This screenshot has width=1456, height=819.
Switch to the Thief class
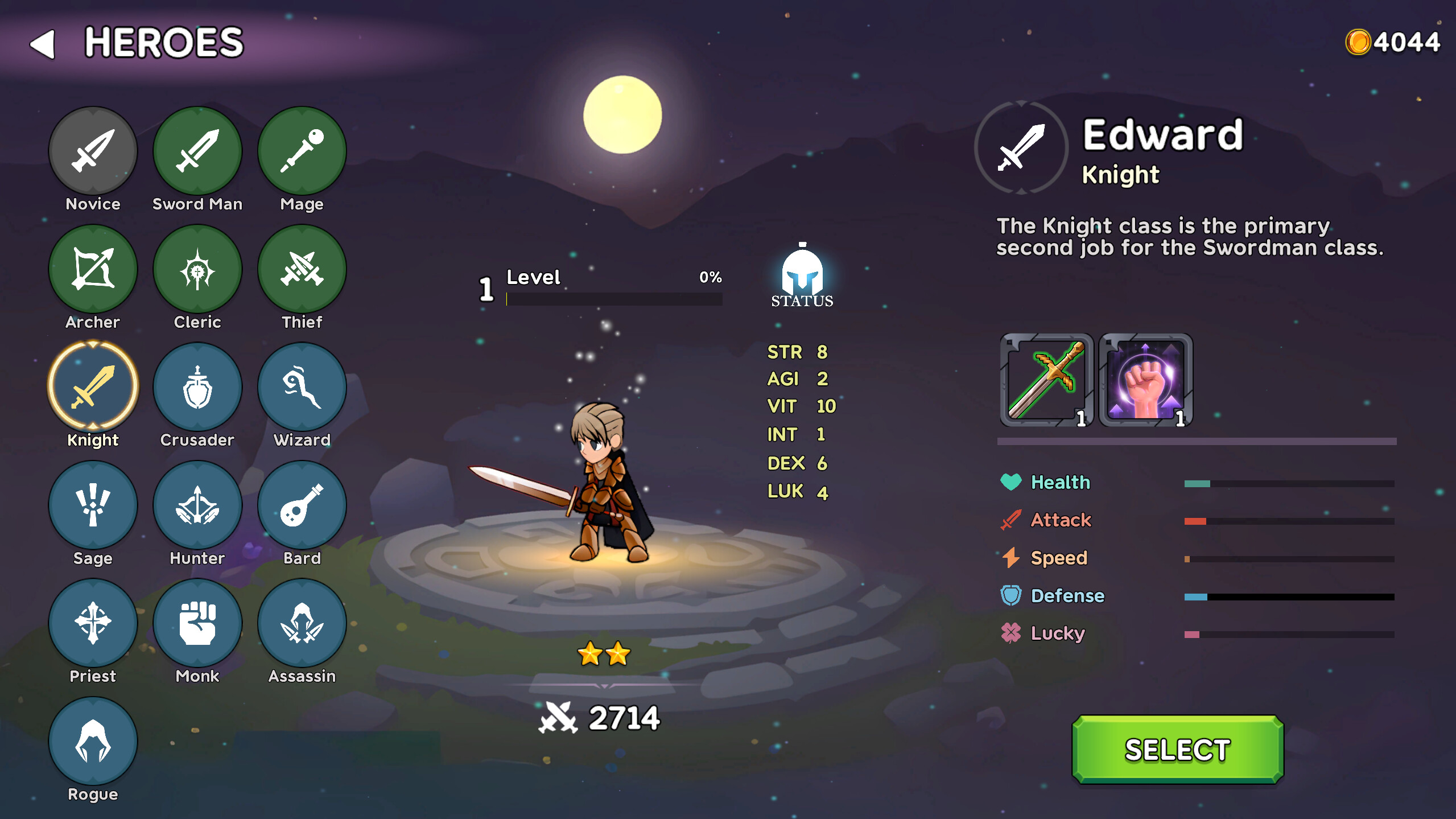pos(302,267)
